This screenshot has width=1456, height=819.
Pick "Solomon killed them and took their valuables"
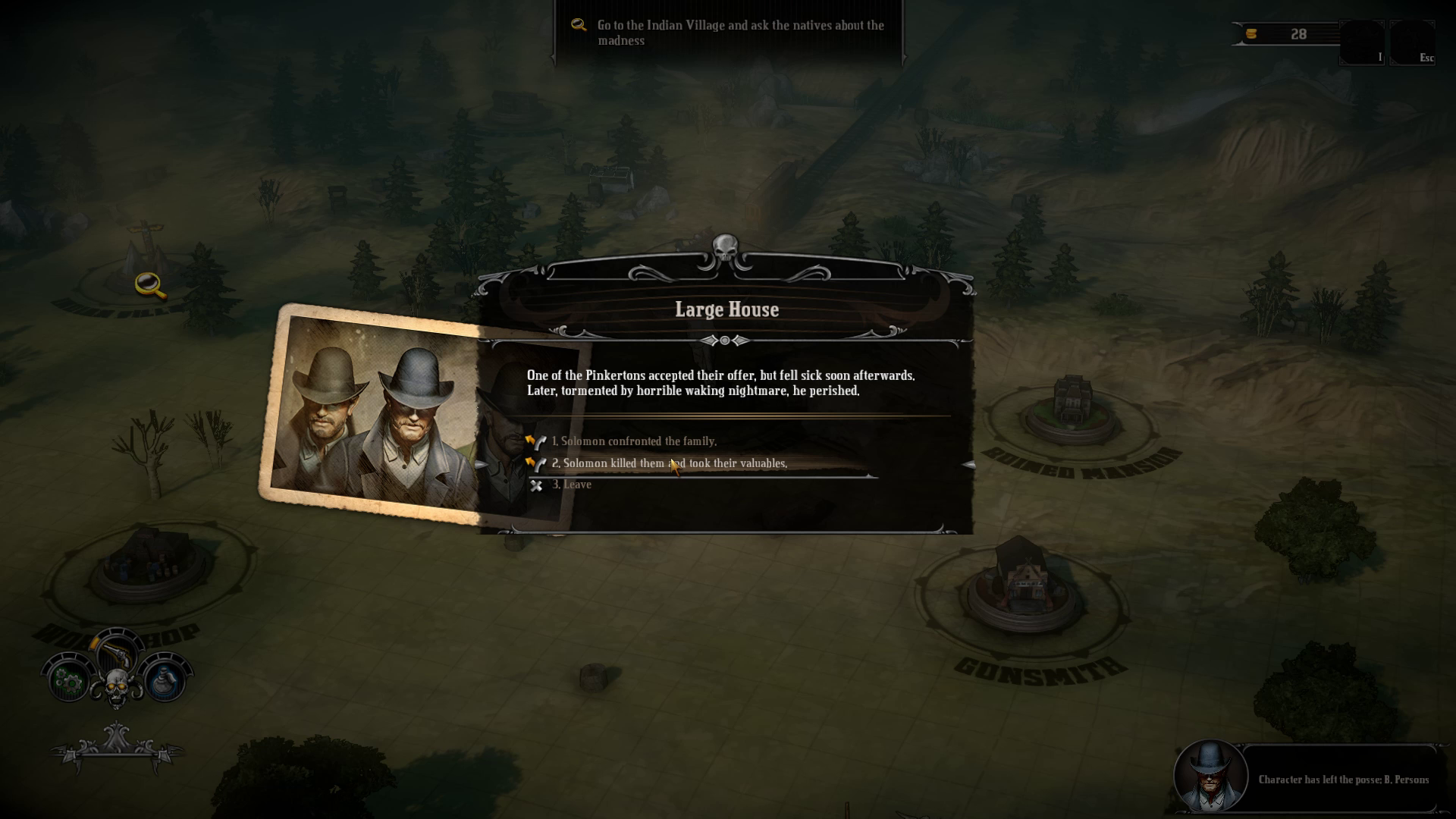pos(674,463)
